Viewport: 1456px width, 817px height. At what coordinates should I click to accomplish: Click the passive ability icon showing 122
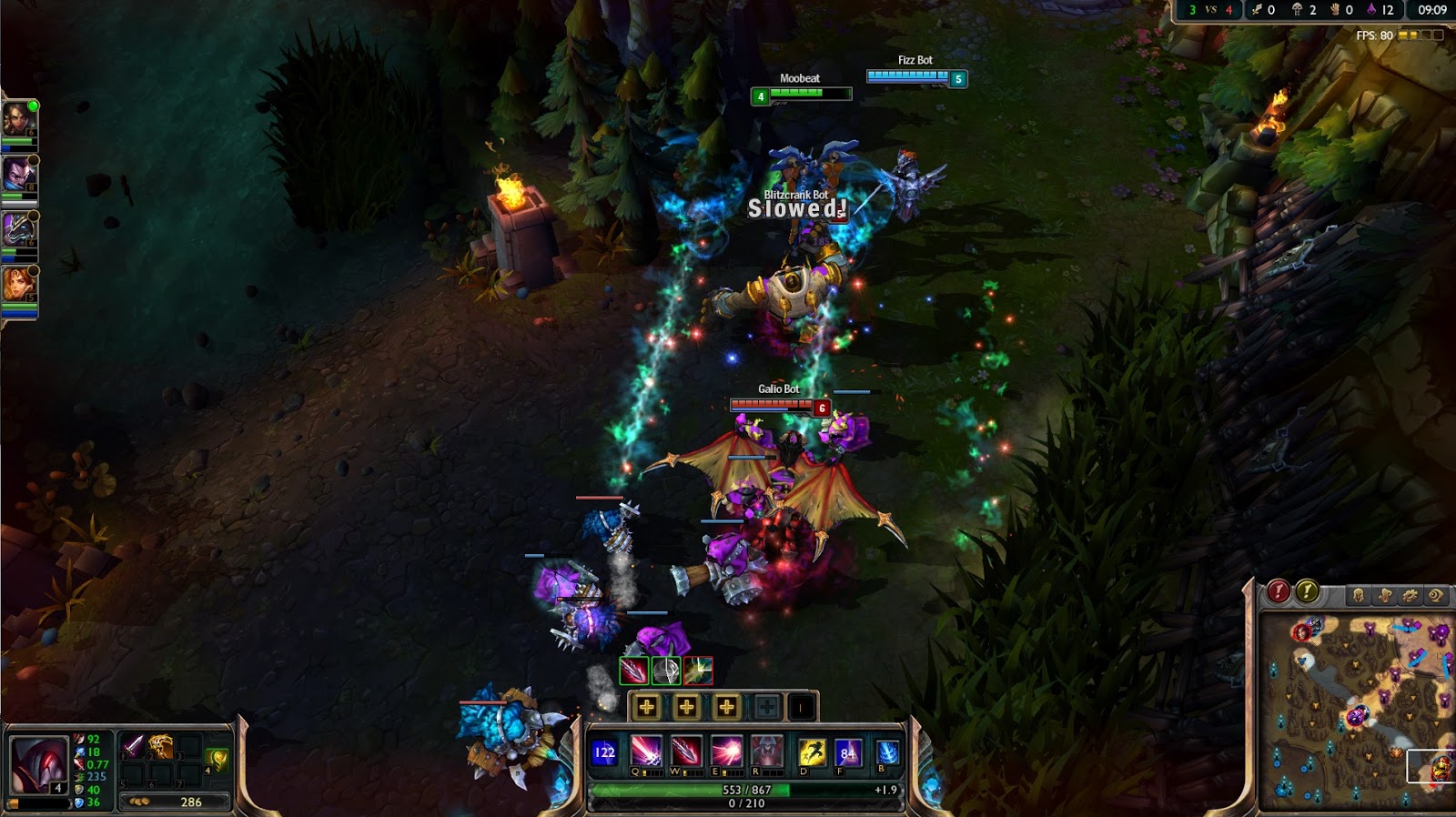pos(604,752)
